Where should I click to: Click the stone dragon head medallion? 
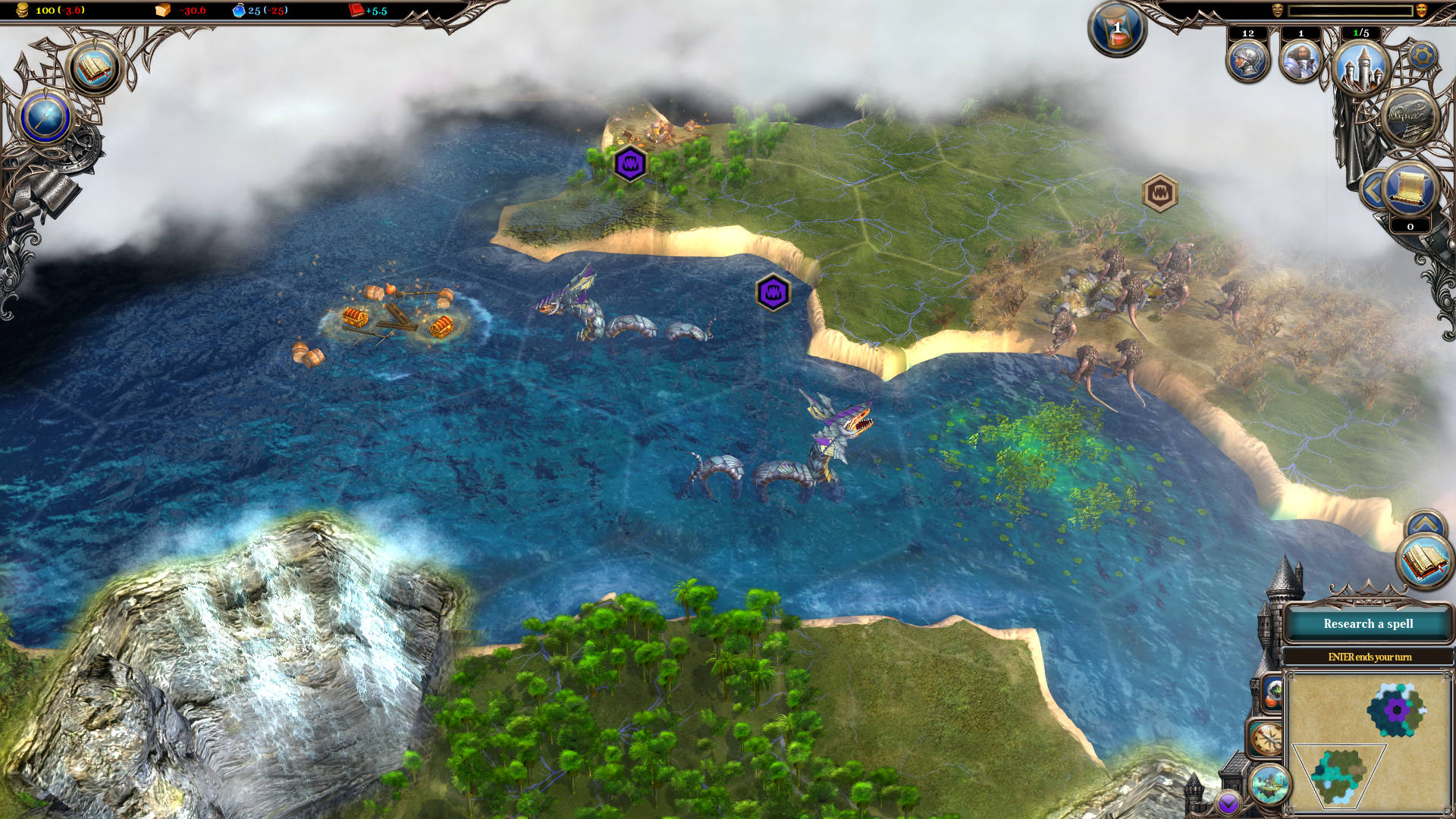tap(1410, 117)
